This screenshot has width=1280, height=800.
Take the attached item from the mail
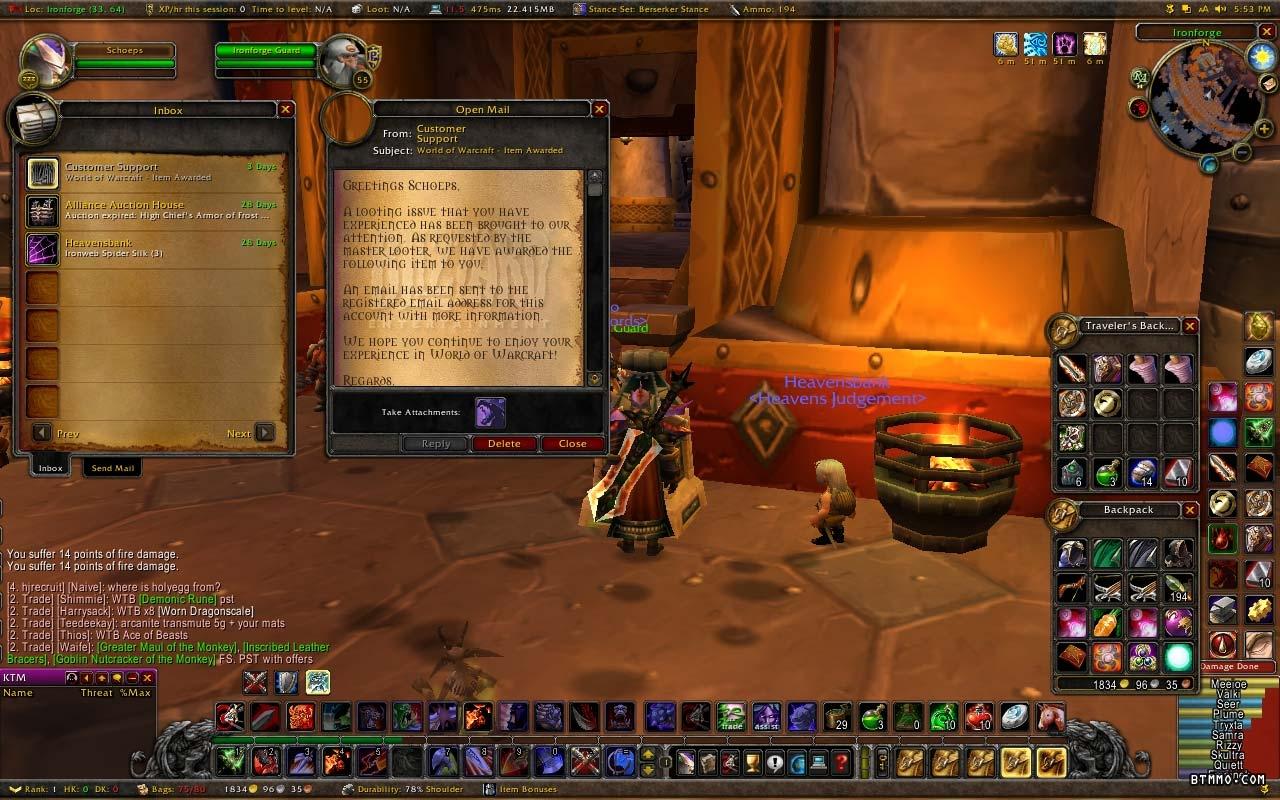(490, 412)
